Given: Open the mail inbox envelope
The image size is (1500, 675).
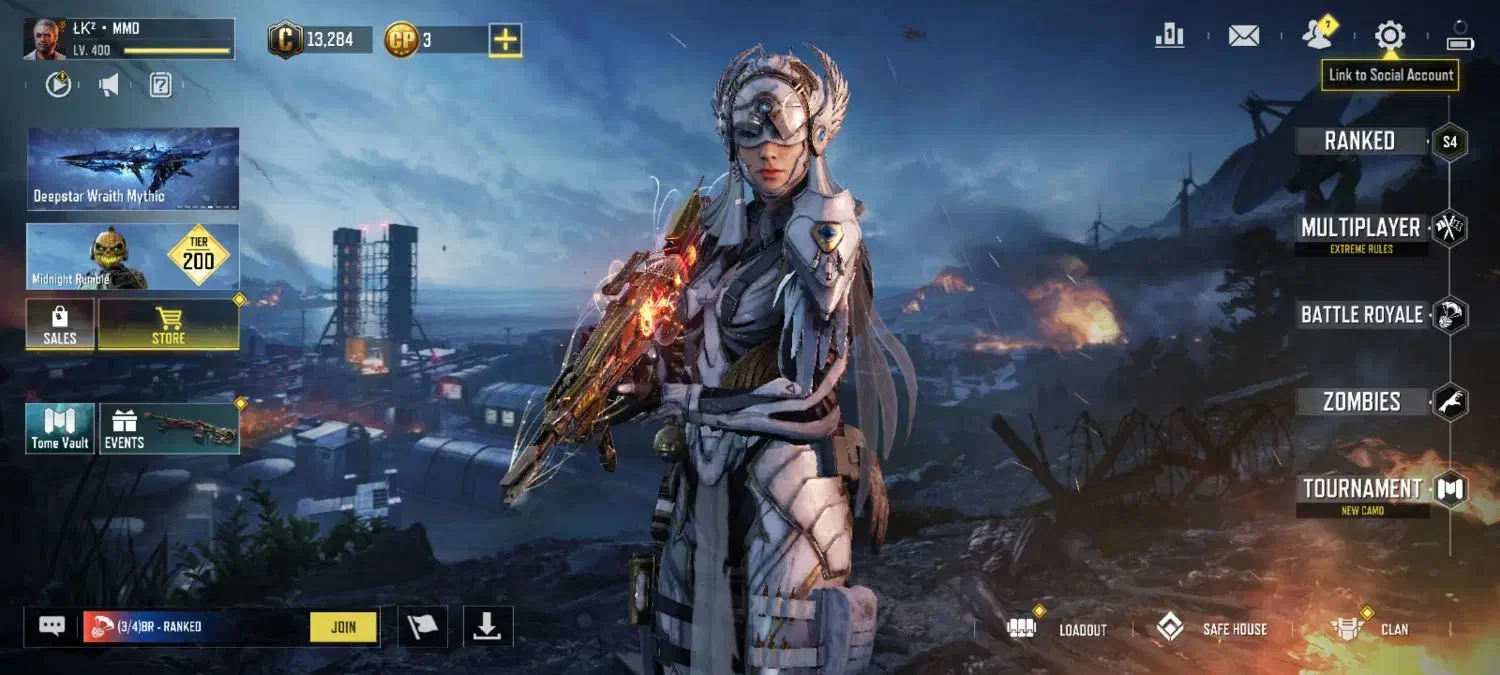Looking at the screenshot, I should (1243, 37).
